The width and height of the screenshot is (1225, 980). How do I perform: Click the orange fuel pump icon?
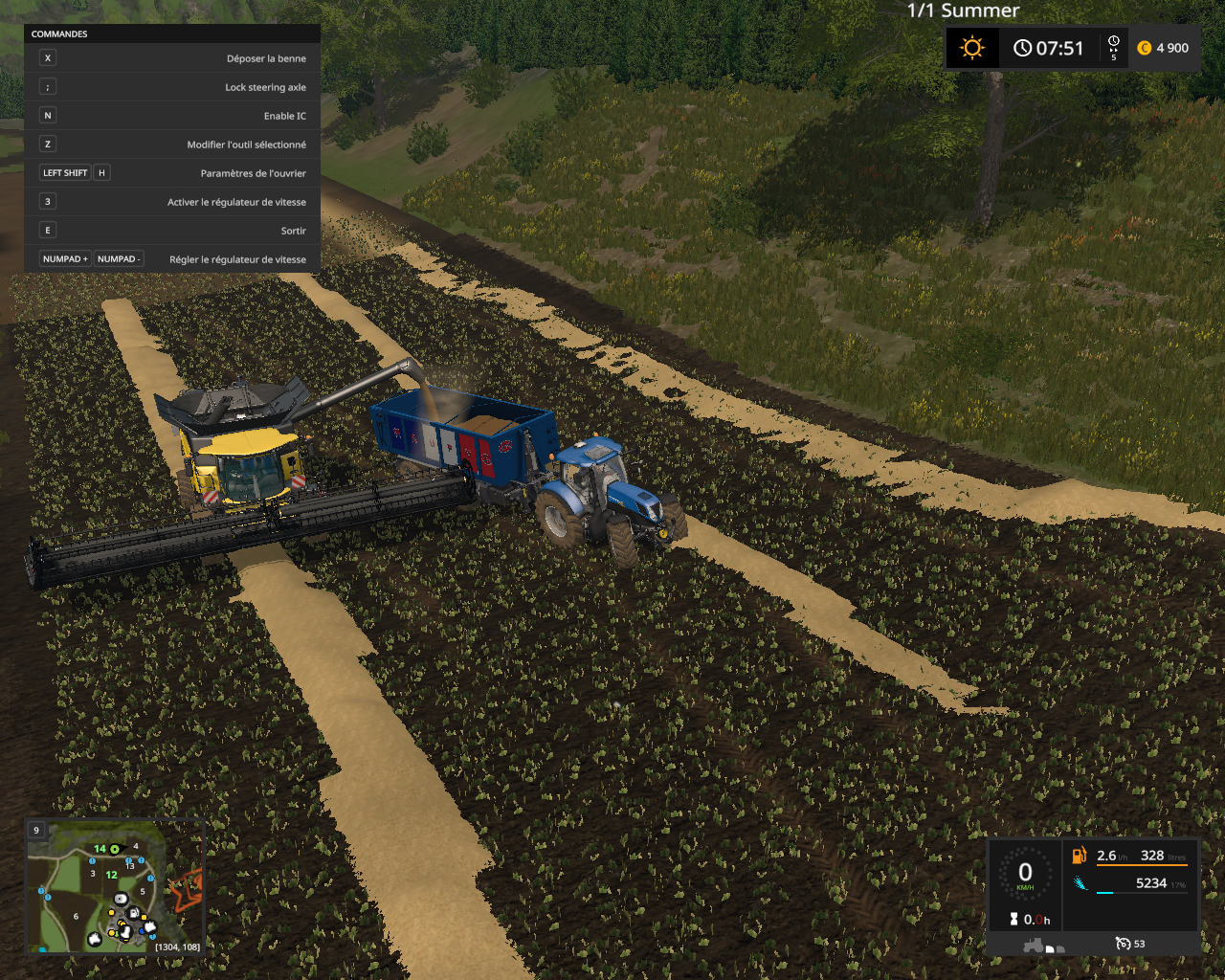click(x=1079, y=856)
